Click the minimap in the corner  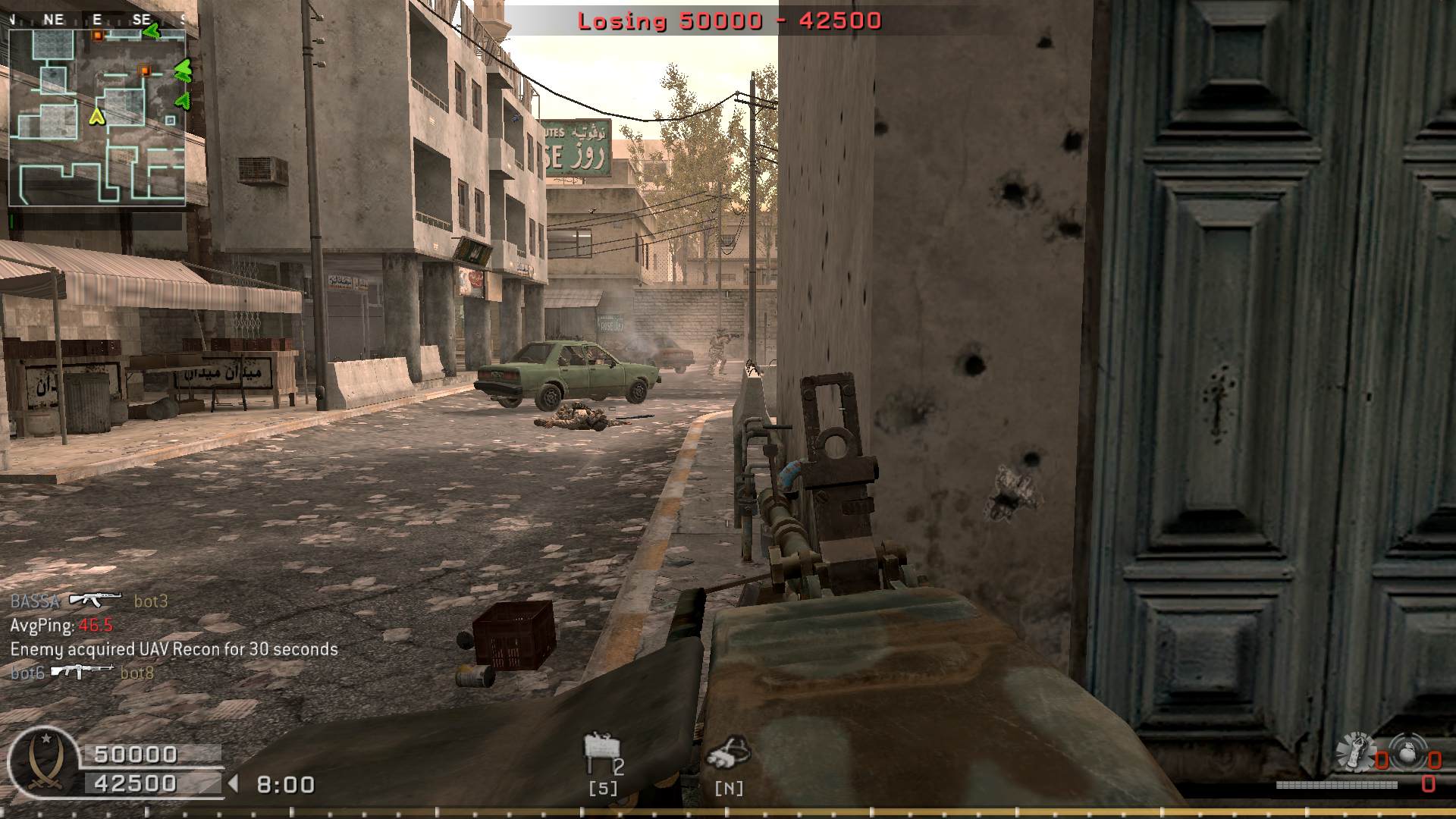pyautogui.click(x=97, y=117)
